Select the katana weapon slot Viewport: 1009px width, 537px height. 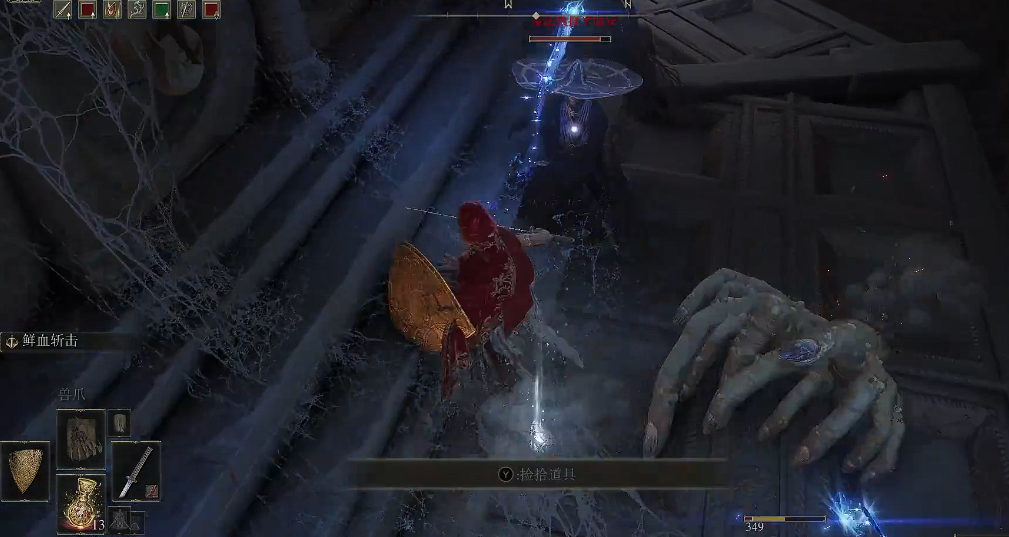click(x=136, y=471)
